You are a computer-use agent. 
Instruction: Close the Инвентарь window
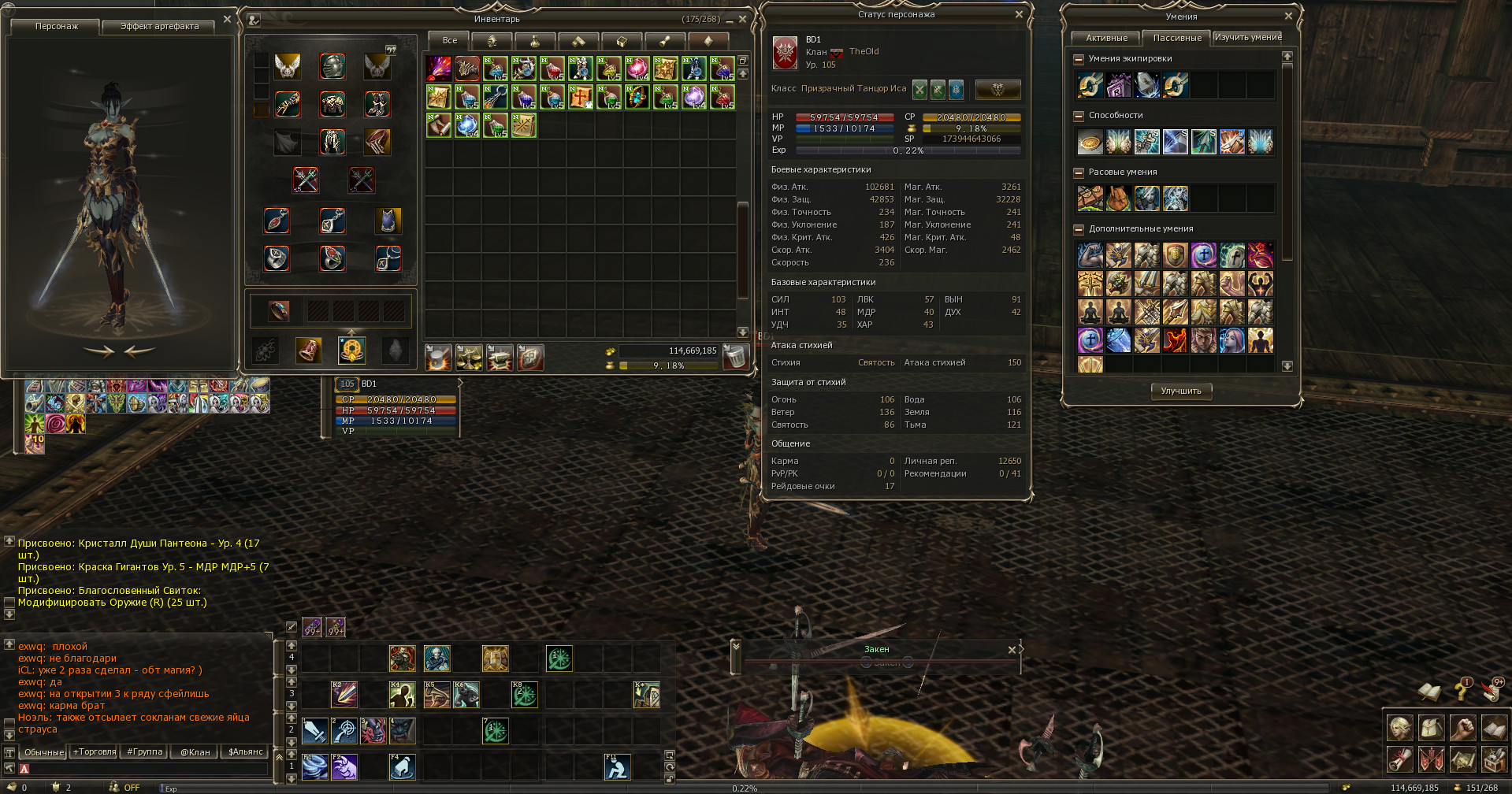(x=742, y=20)
